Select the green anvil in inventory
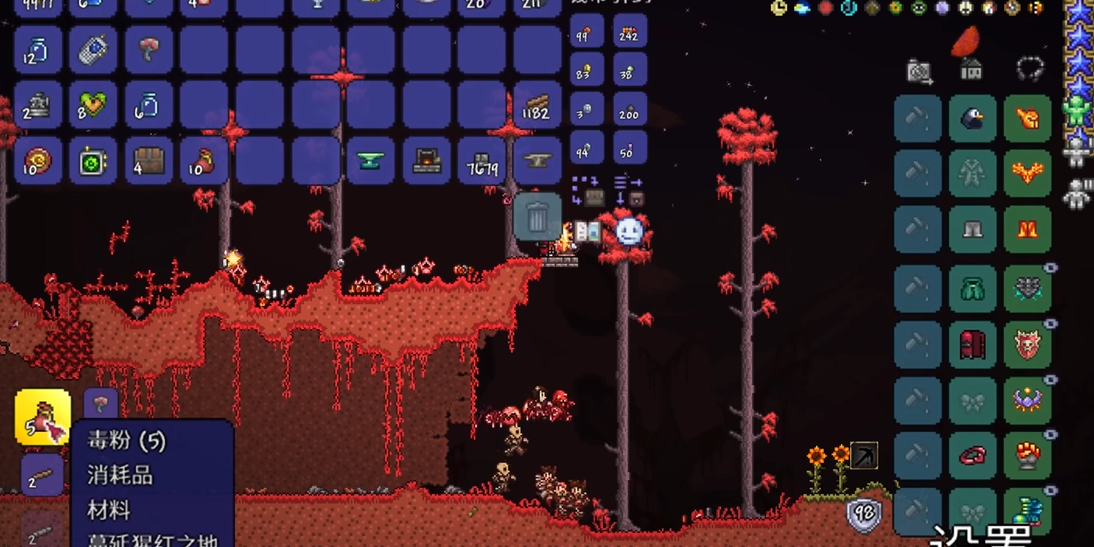This screenshot has width=1094, height=547. coord(371,161)
